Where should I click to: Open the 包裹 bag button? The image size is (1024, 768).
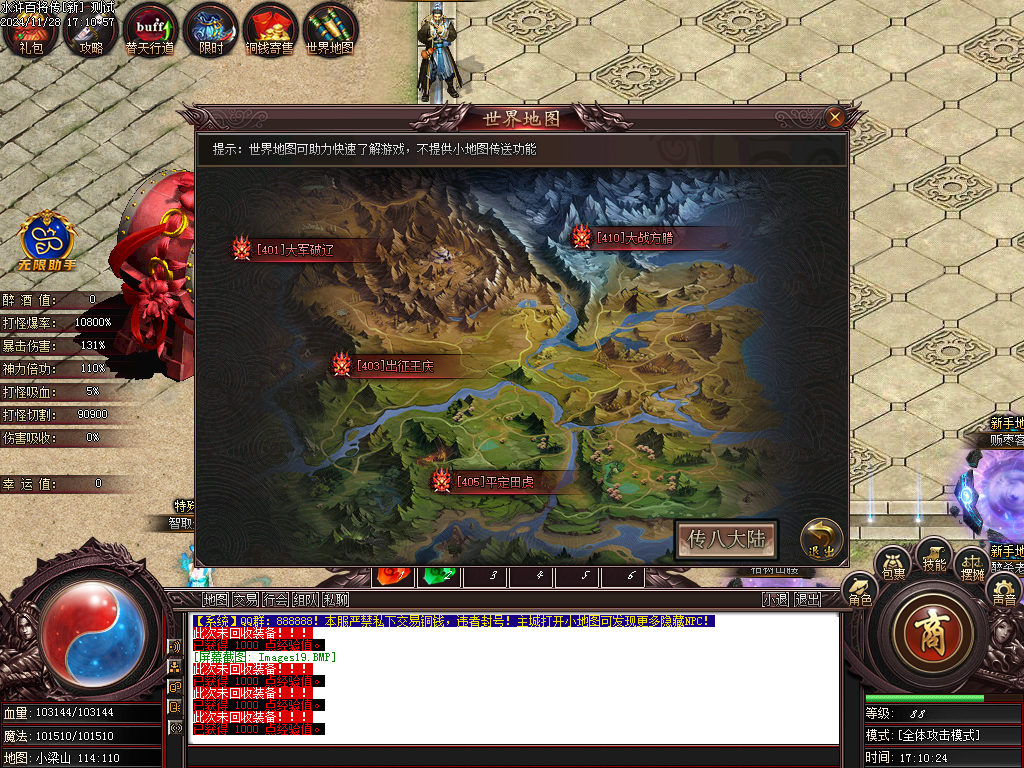(893, 565)
